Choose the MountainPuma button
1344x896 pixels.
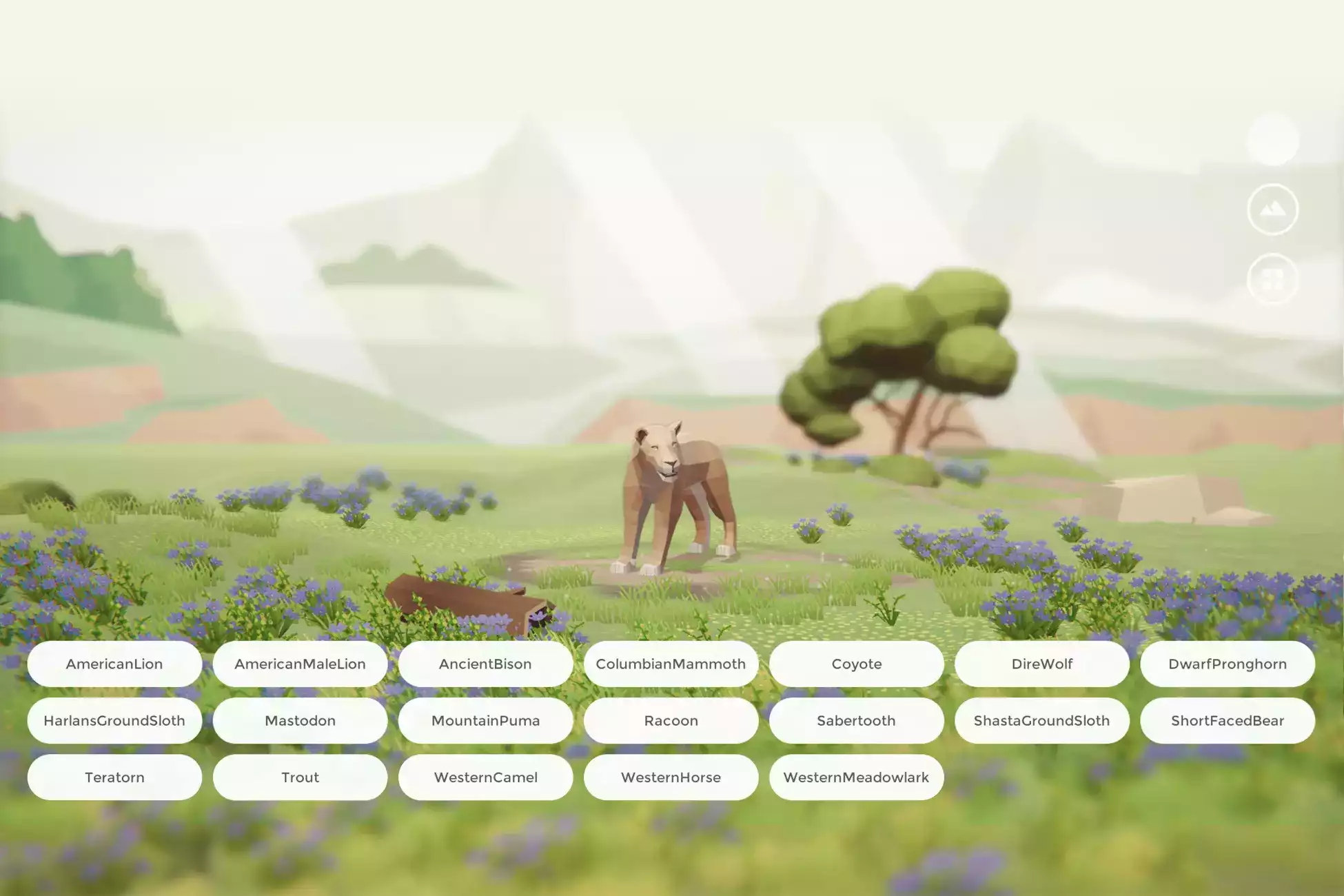point(485,720)
